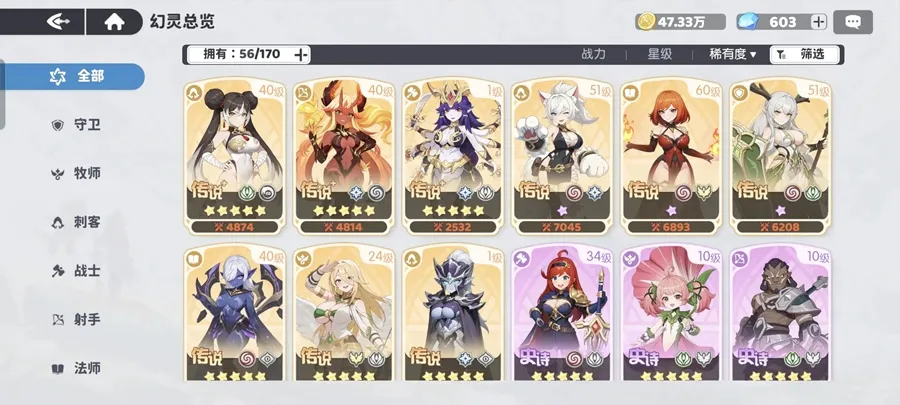Sort the list by 星级
This screenshot has width=900, height=405.
click(658, 54)
